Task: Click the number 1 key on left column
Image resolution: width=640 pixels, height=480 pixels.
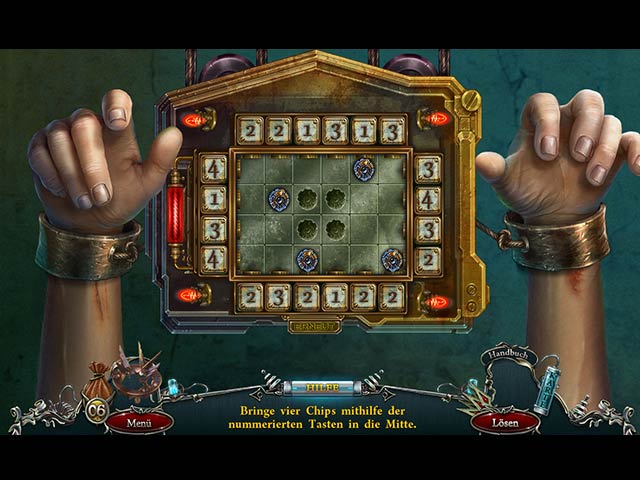Action: [x=213, y=198]
